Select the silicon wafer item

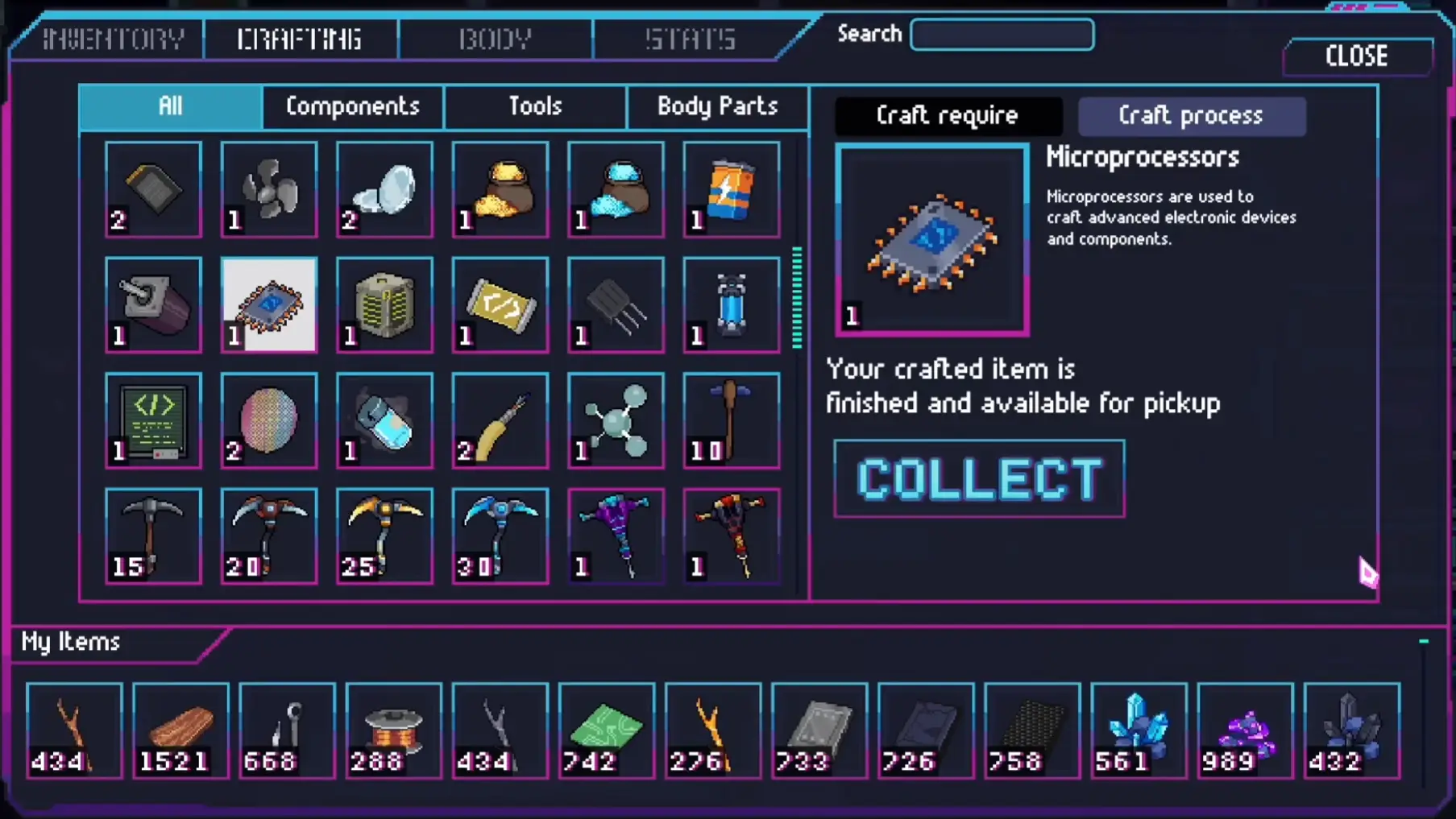269,420
